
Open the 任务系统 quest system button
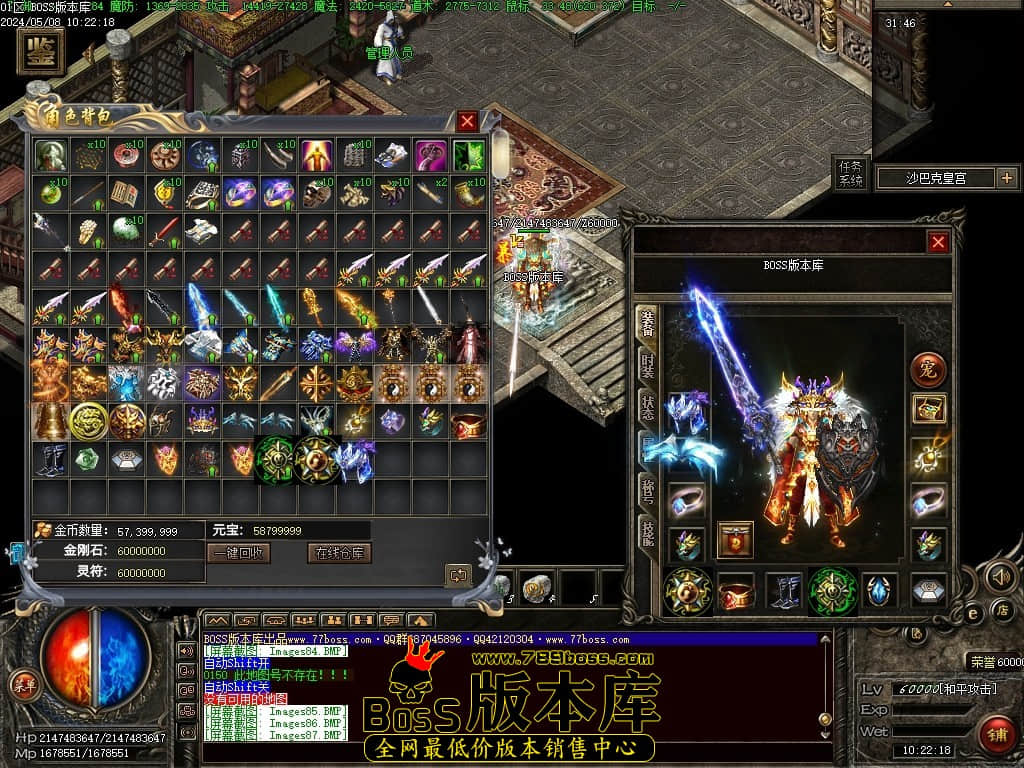[849, 174]
